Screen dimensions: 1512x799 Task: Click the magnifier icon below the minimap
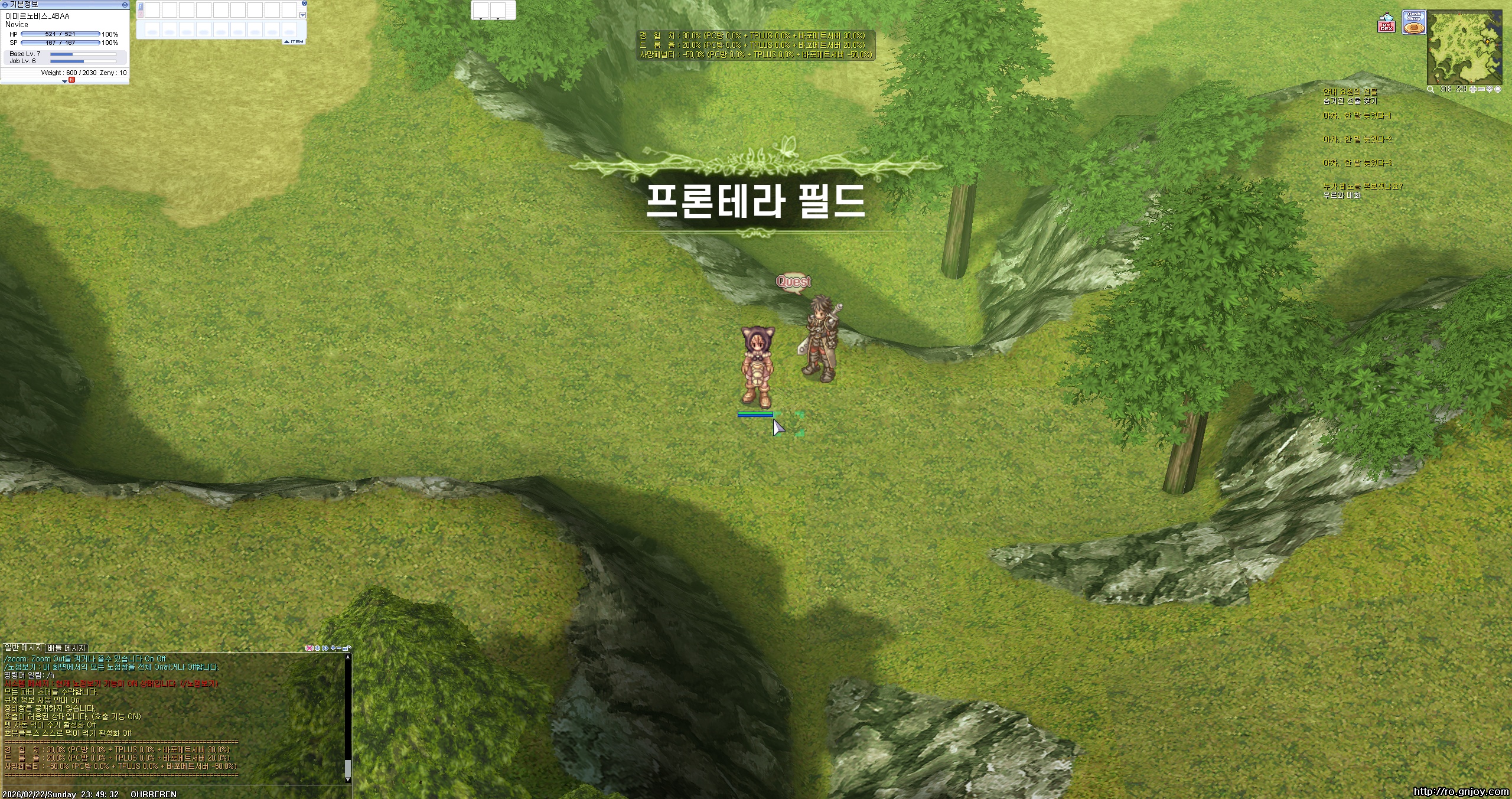pos(1430,90)
